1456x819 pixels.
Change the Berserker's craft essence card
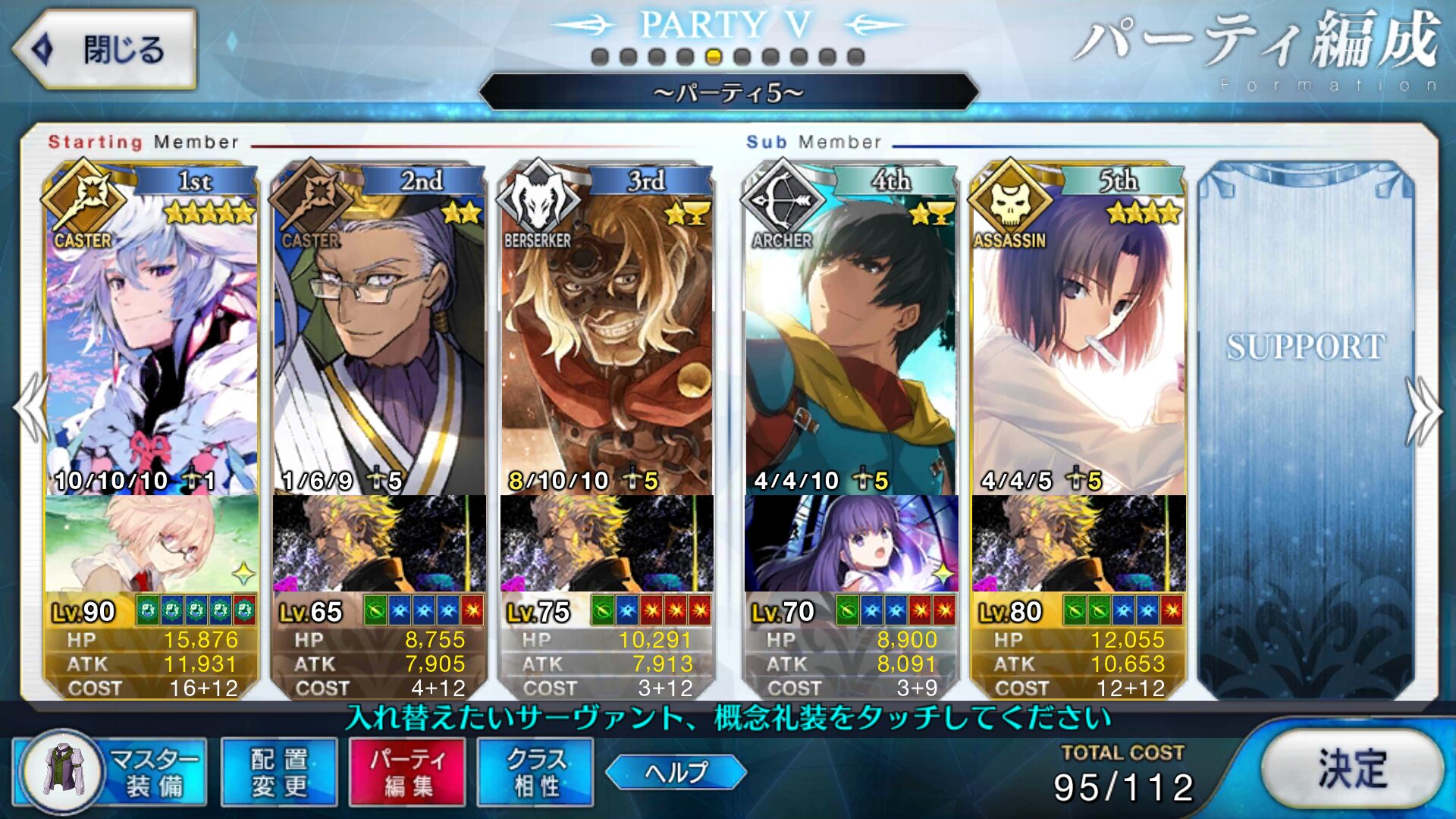coord(607,543)
